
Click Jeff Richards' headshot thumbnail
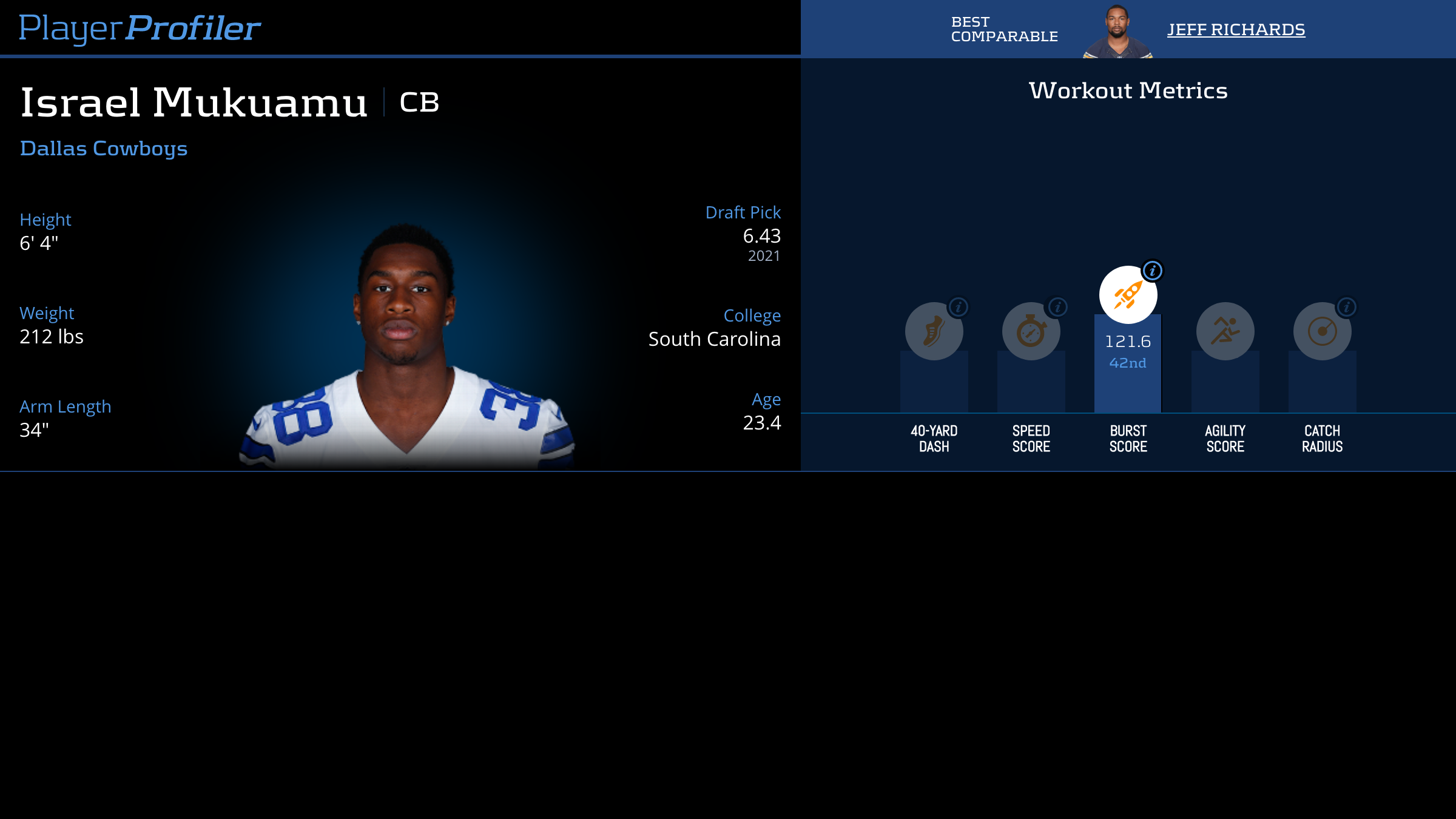(1117, 32)
